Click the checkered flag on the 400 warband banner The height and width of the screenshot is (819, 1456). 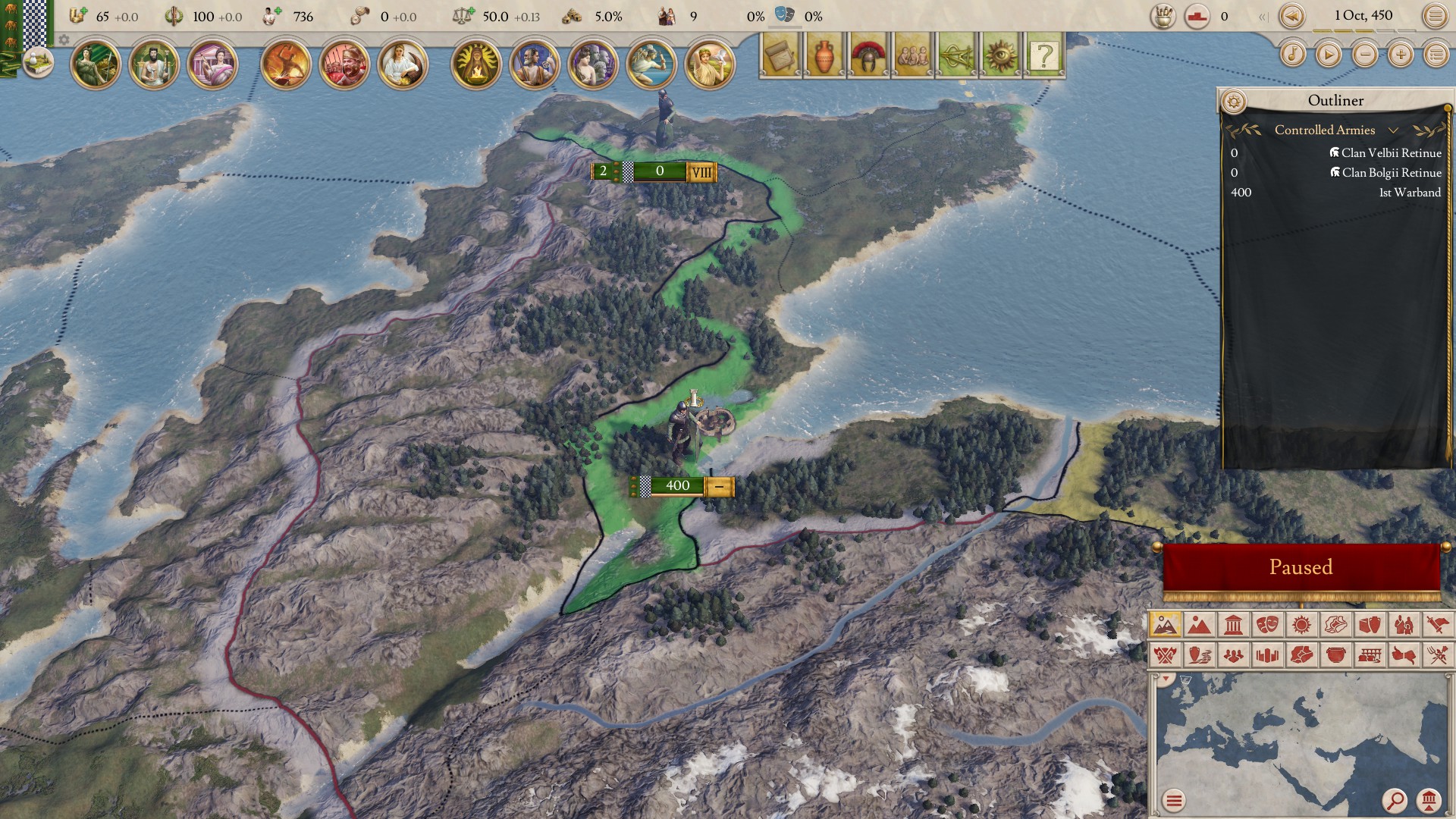pyautogui.click(x=645, y=487)
